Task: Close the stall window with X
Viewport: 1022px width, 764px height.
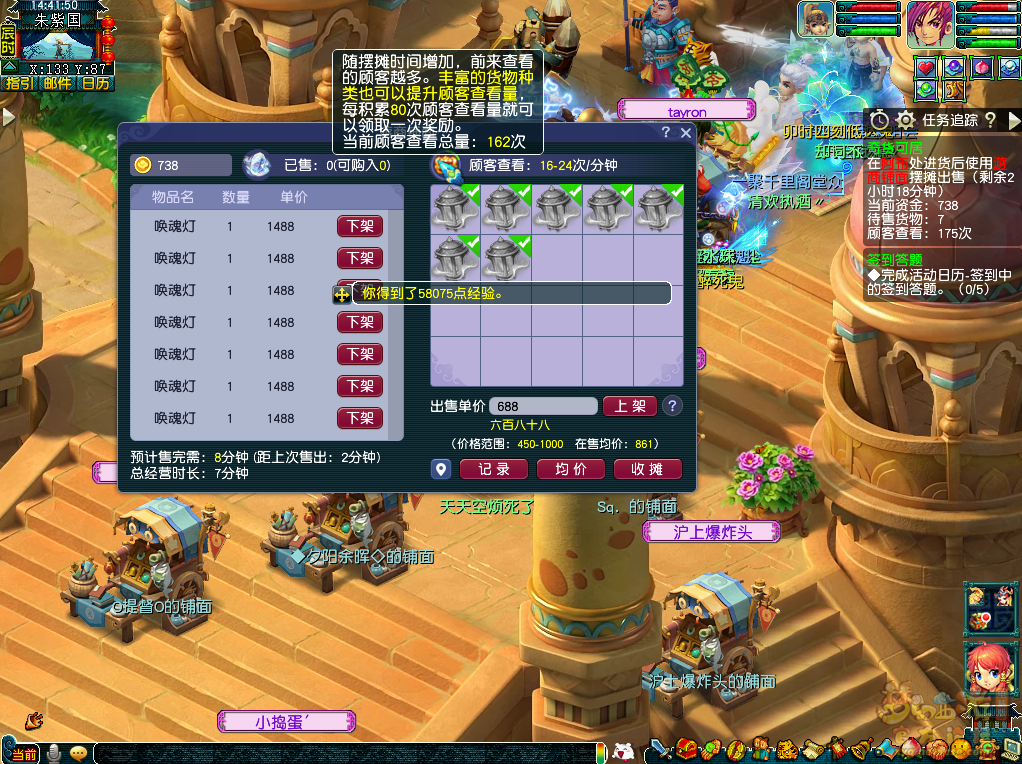Action: click(686, 132)
